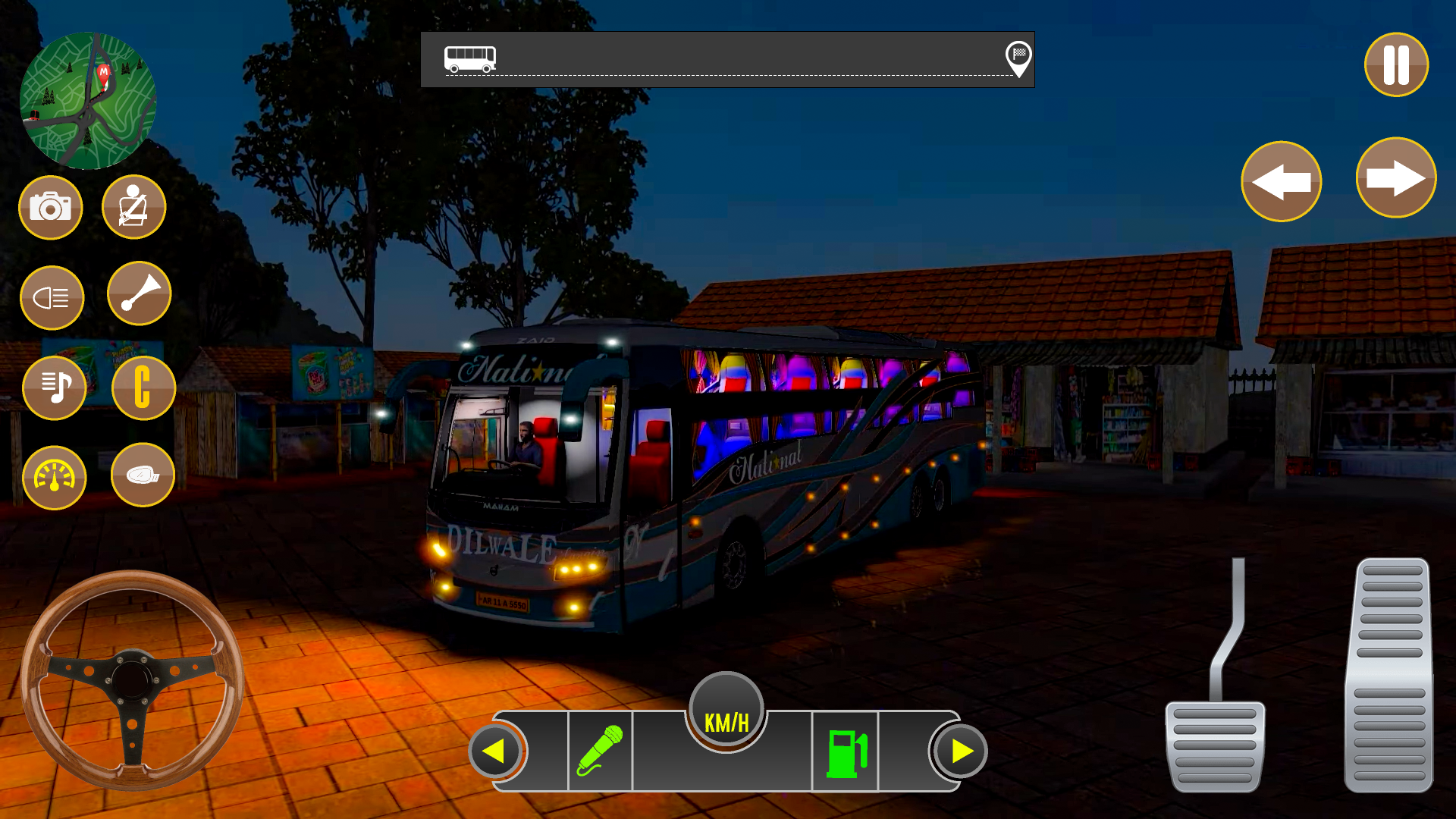Honk the horn
This screenshot has height=819, width=1456.
tap(139, 295)
